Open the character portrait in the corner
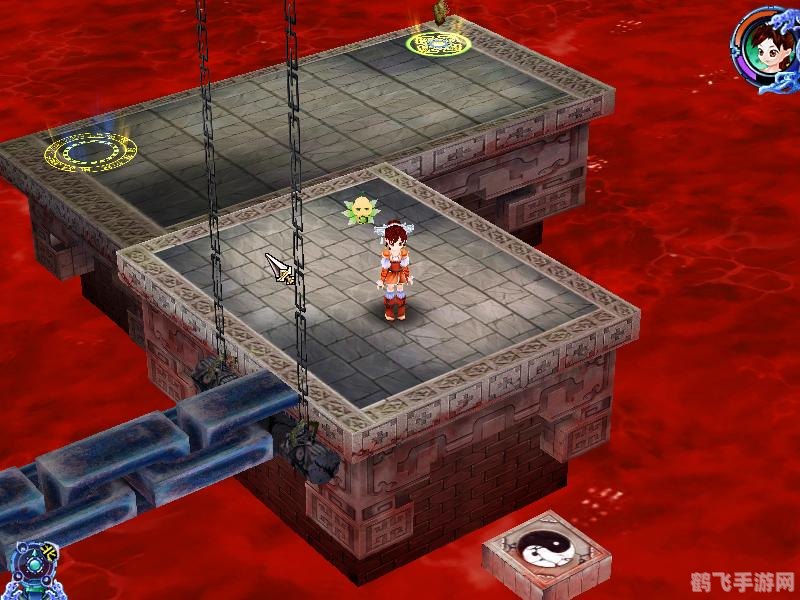 click(766, 47)
